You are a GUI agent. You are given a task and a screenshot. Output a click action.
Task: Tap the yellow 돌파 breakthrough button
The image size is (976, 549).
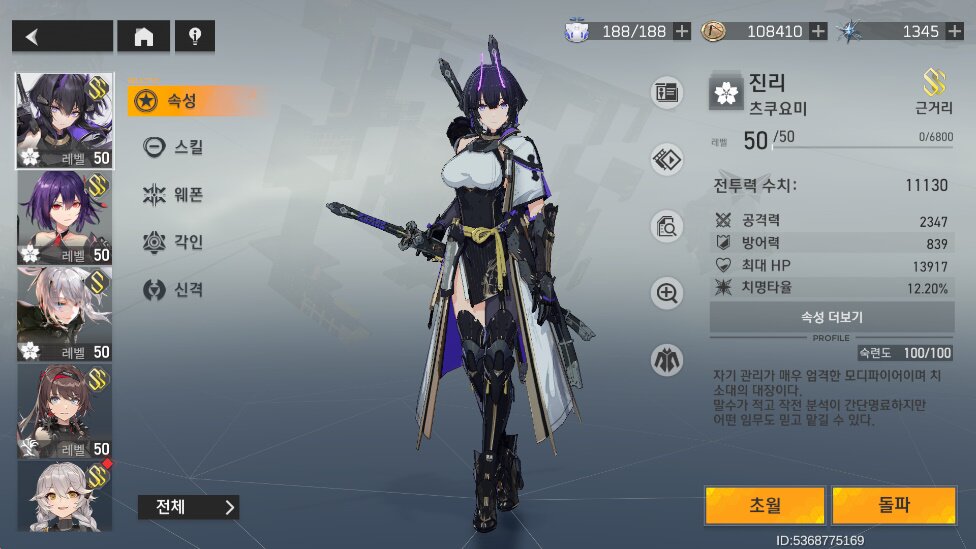click(894, 506)
